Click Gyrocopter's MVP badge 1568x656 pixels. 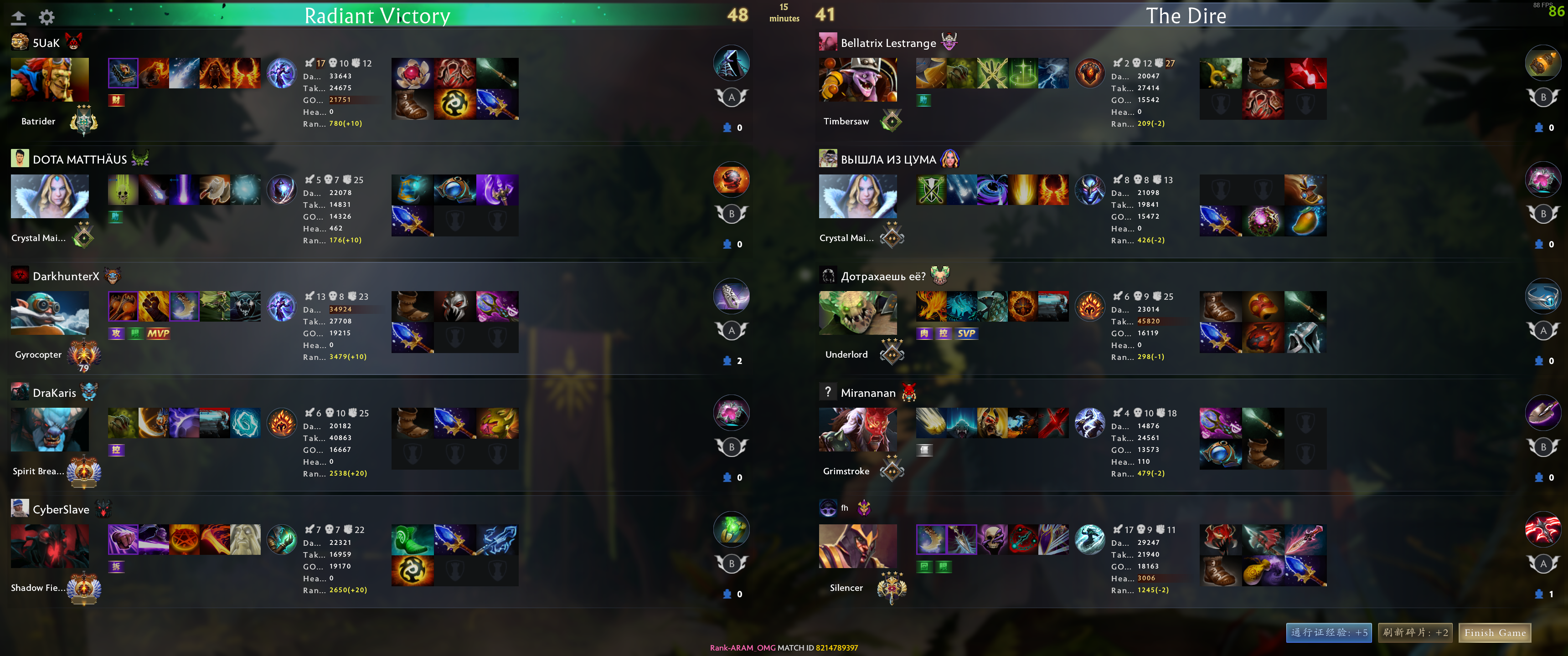(157, 333)
